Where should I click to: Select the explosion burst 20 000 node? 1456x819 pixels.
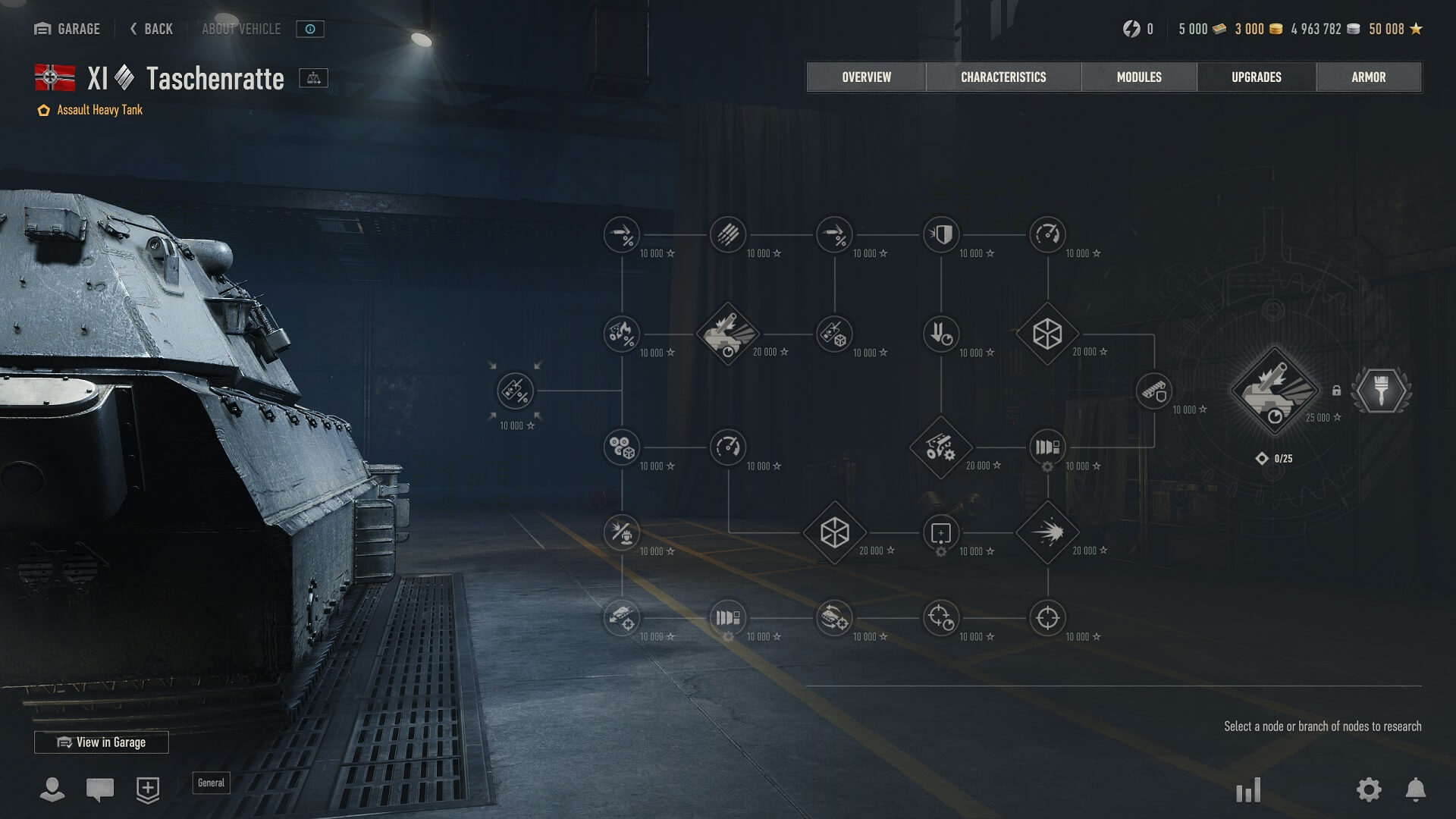click(x=1047, y=532)
